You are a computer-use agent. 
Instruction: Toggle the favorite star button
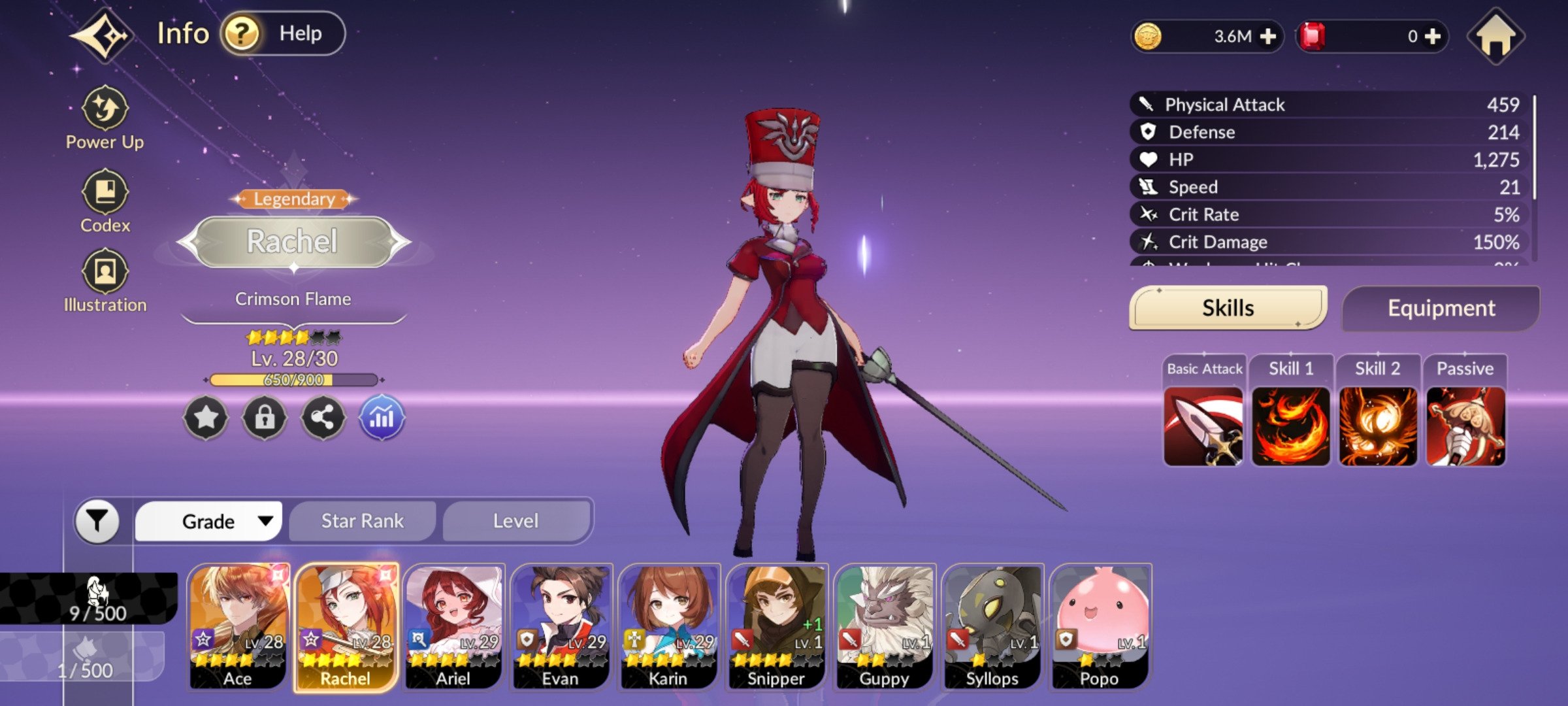[x=206, y=417]
